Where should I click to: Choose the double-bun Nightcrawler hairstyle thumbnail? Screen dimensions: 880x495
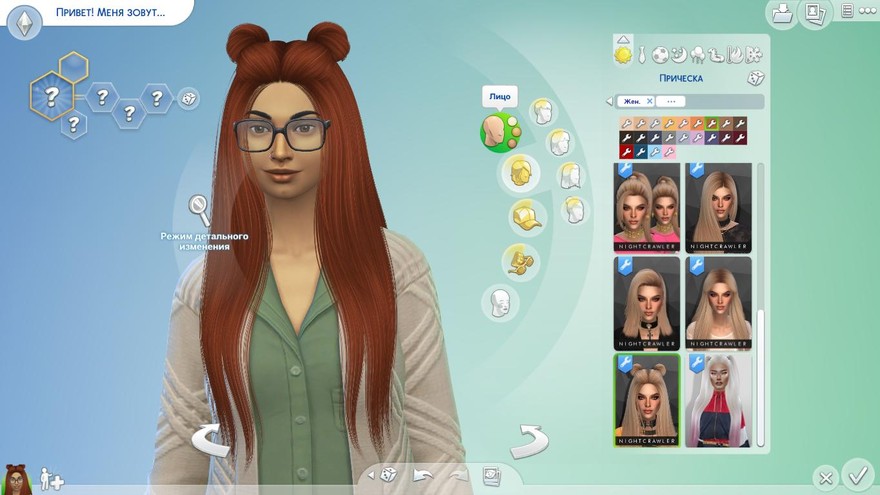coord(646,399)
